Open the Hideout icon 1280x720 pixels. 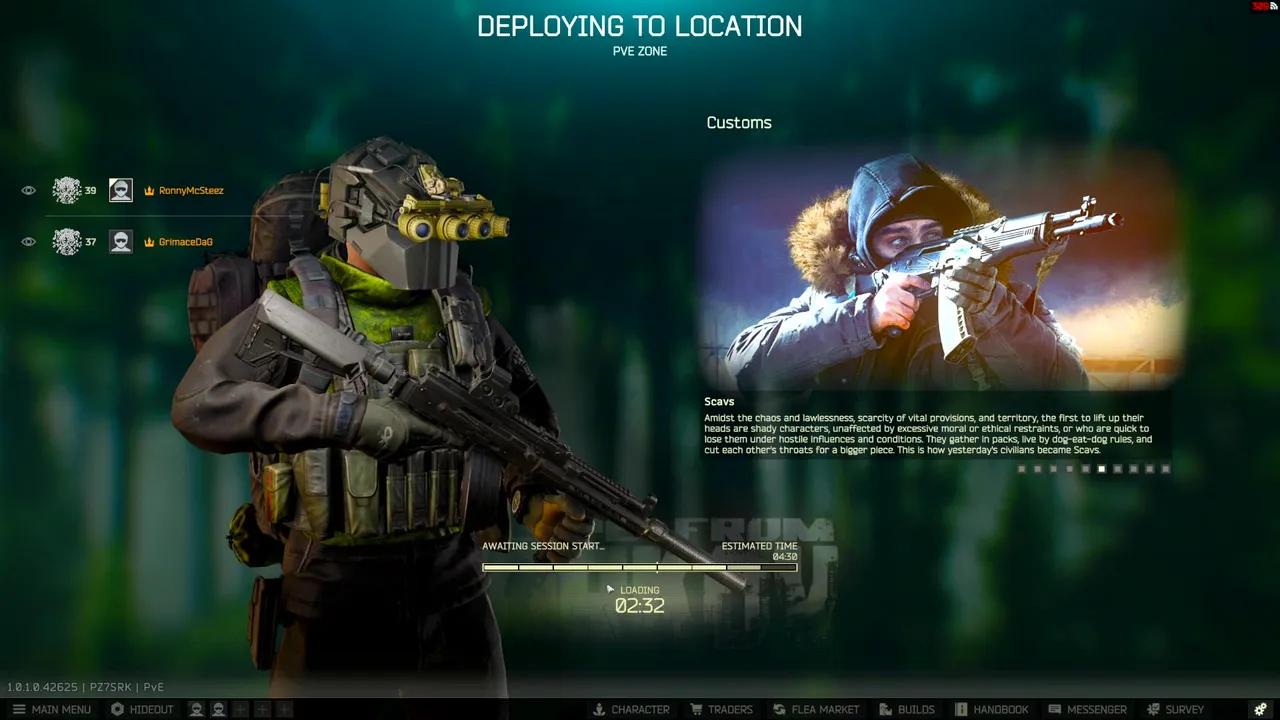point(118,709)
